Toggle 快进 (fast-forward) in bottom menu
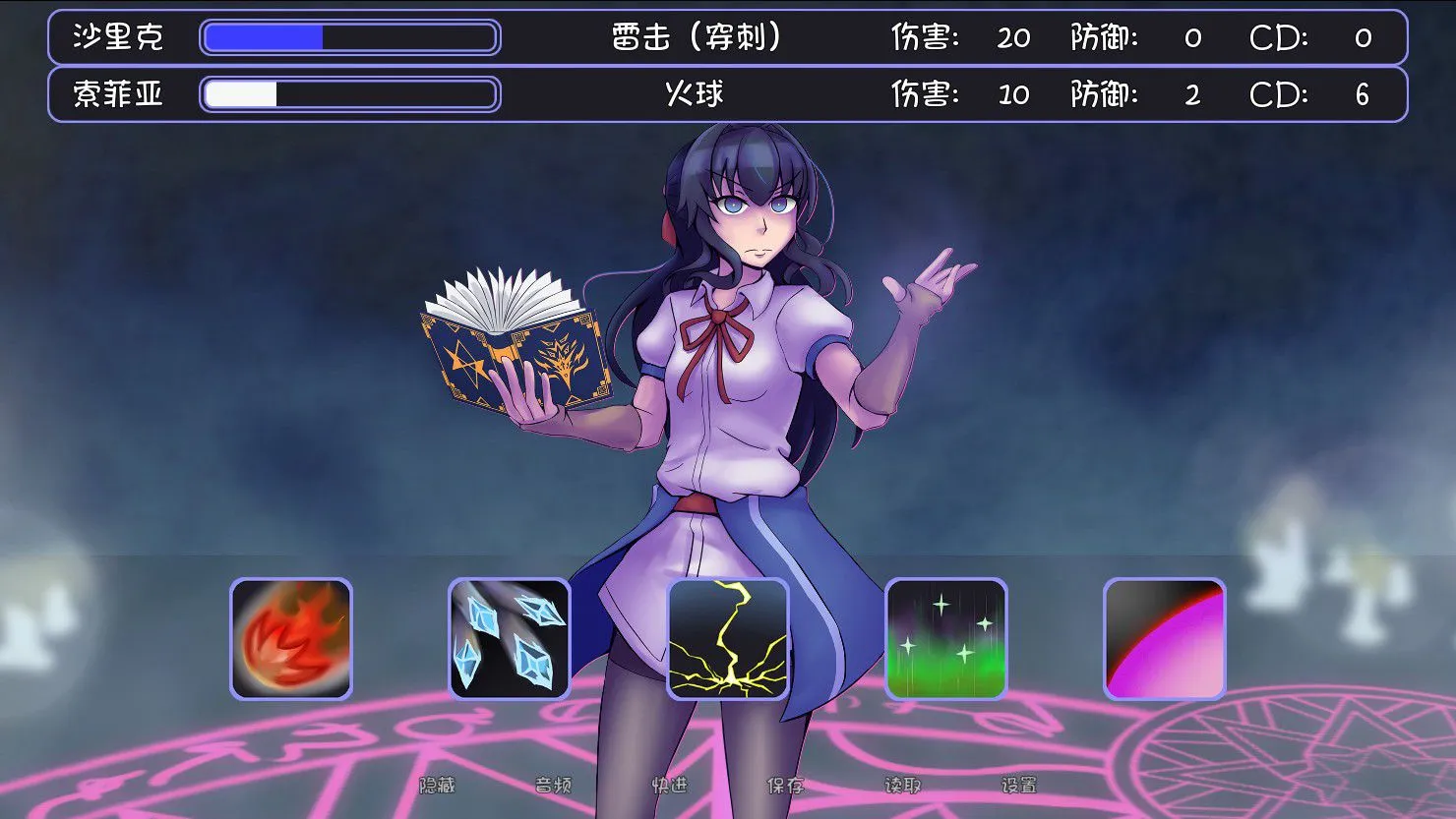Viewport: 1456px width, 819px height. click(x=670, y=785)
